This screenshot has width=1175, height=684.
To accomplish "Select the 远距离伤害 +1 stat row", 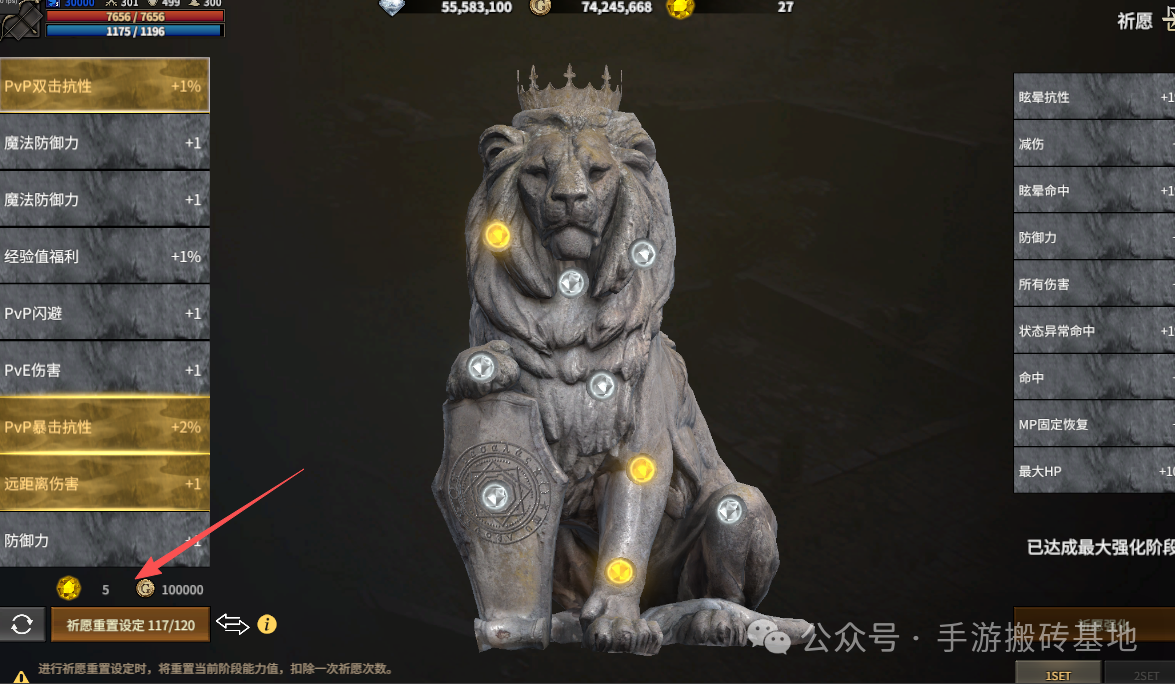I will coord(104,484).
